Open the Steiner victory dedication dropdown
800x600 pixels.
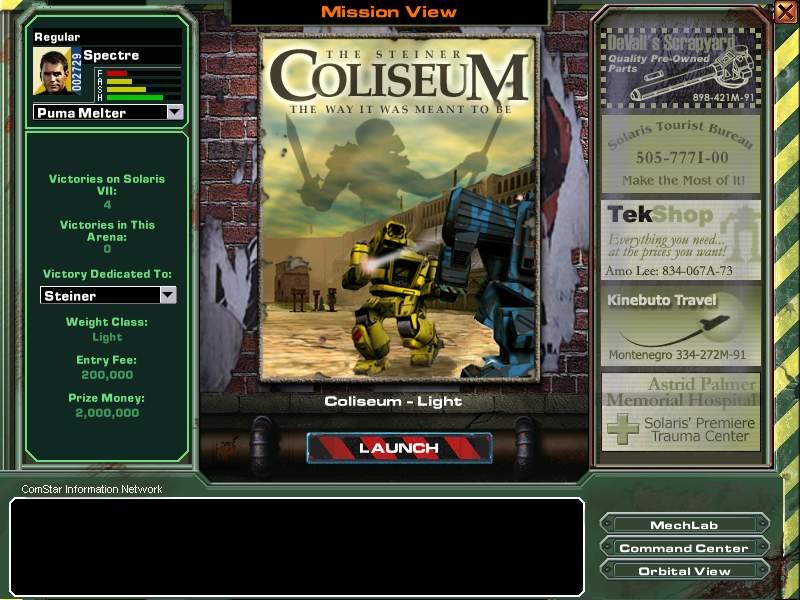pyautogui.click(x=168, y=295)
